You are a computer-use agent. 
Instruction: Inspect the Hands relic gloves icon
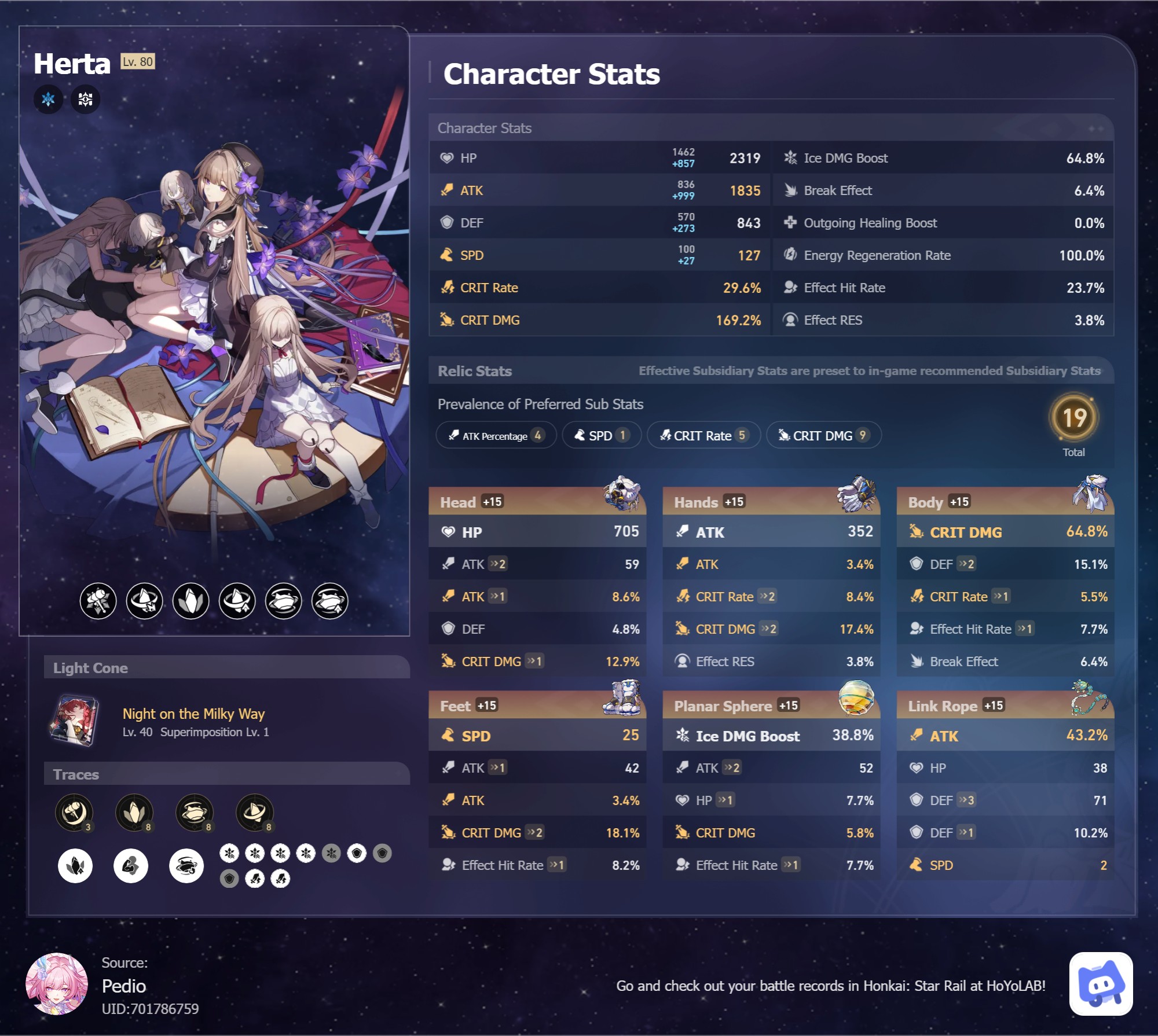pyautogui.click(x=856, y=493)
